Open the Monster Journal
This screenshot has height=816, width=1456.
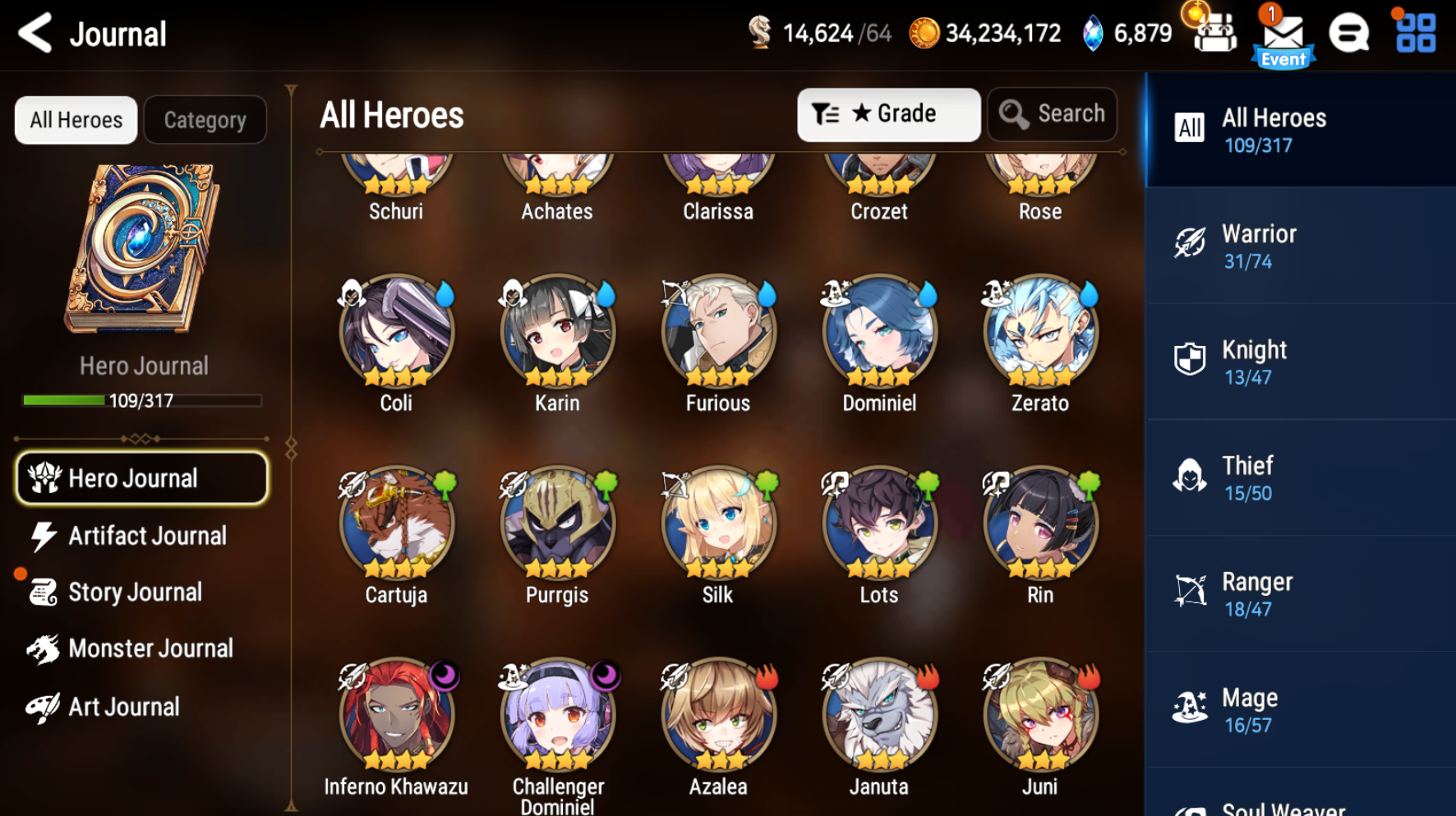pos(148,648)
